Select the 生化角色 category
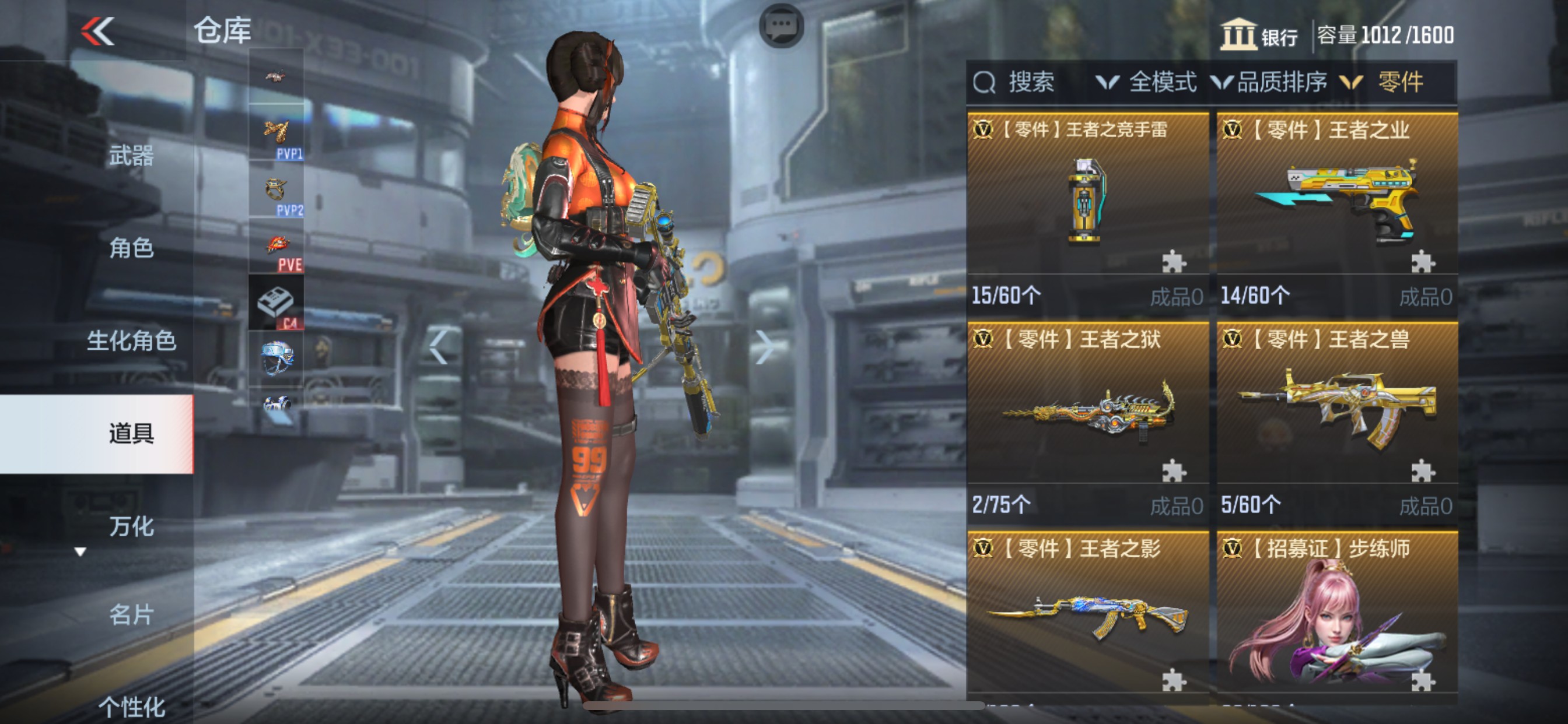Screen dimensions: 1568x724 [131, 340]
